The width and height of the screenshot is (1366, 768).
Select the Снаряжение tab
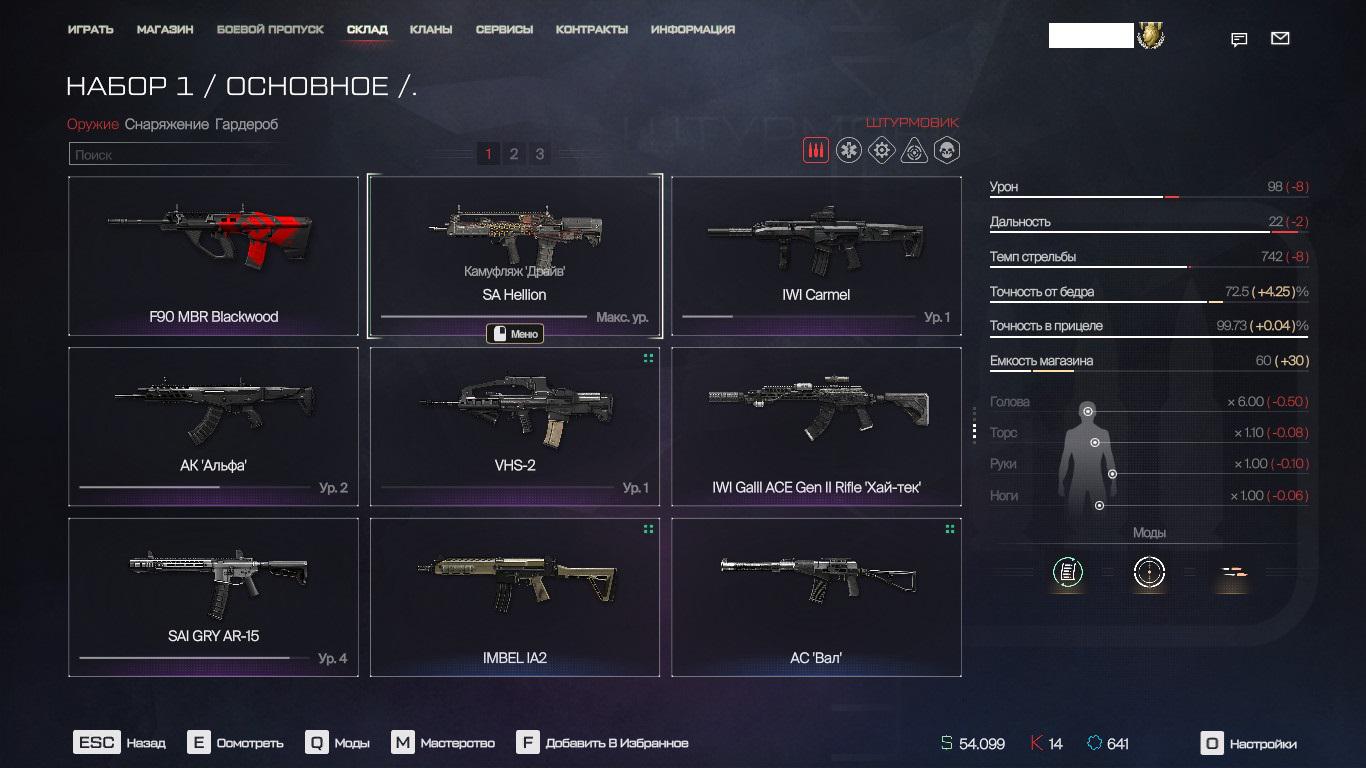point(167,124)
